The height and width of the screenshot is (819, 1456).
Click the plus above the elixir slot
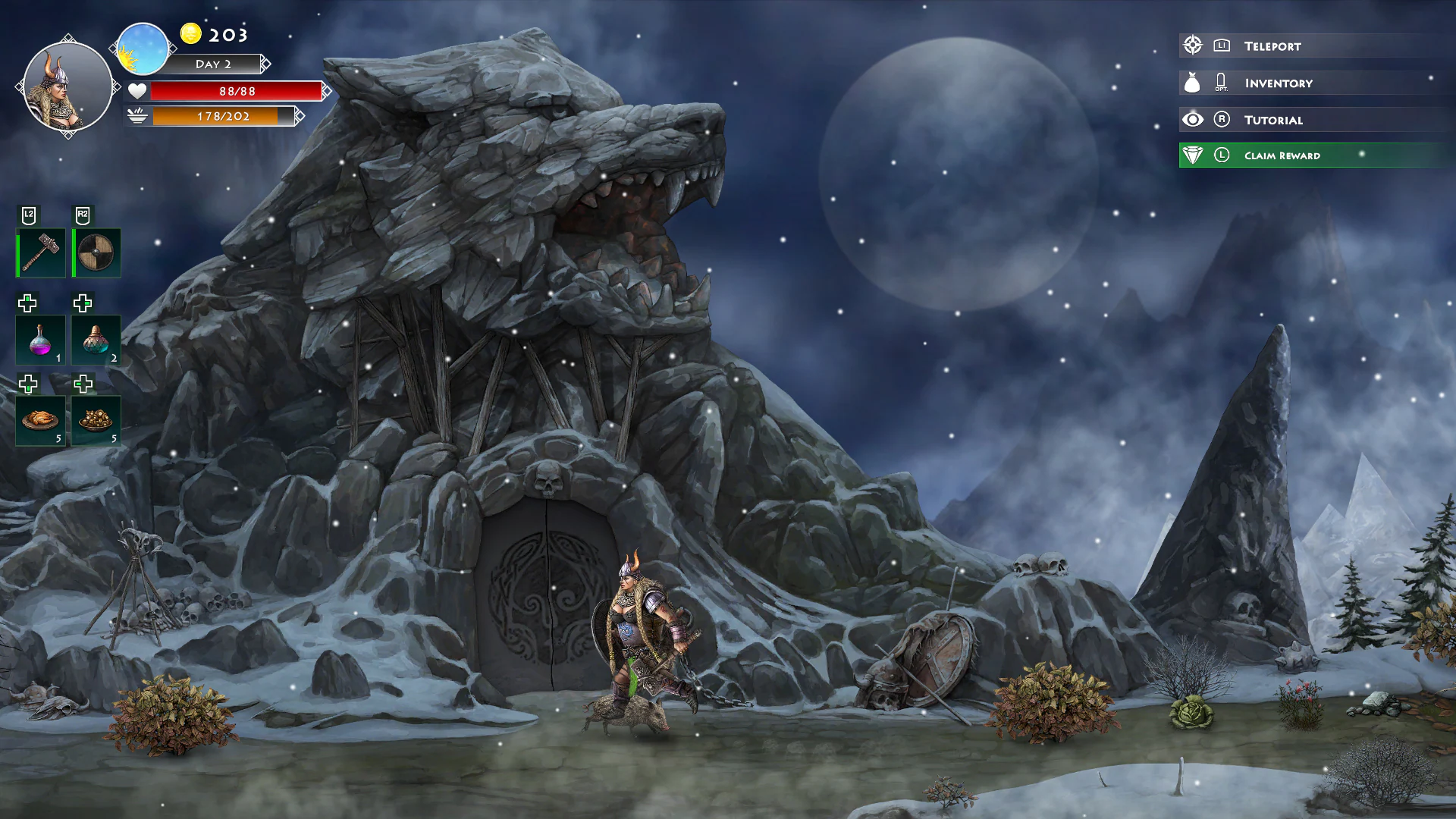click(83, 303)
